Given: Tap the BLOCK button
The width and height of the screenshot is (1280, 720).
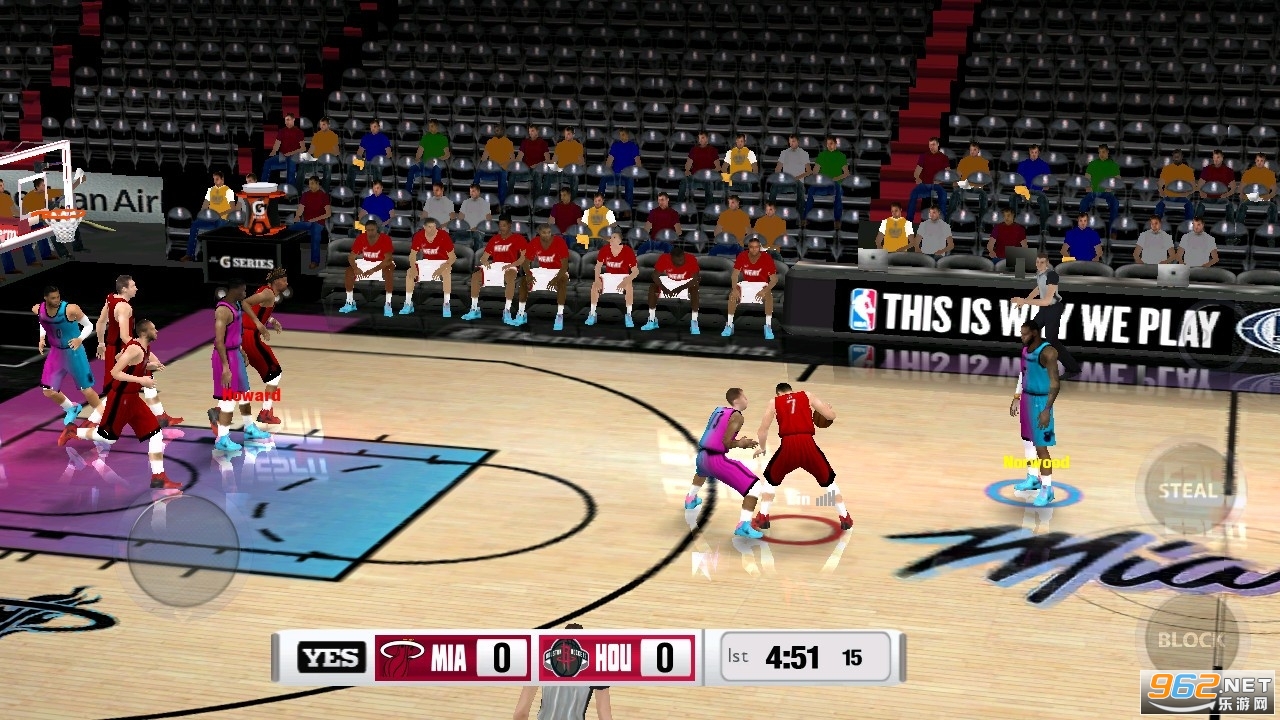Looking at the screenshot, I should pos(1191,638).
